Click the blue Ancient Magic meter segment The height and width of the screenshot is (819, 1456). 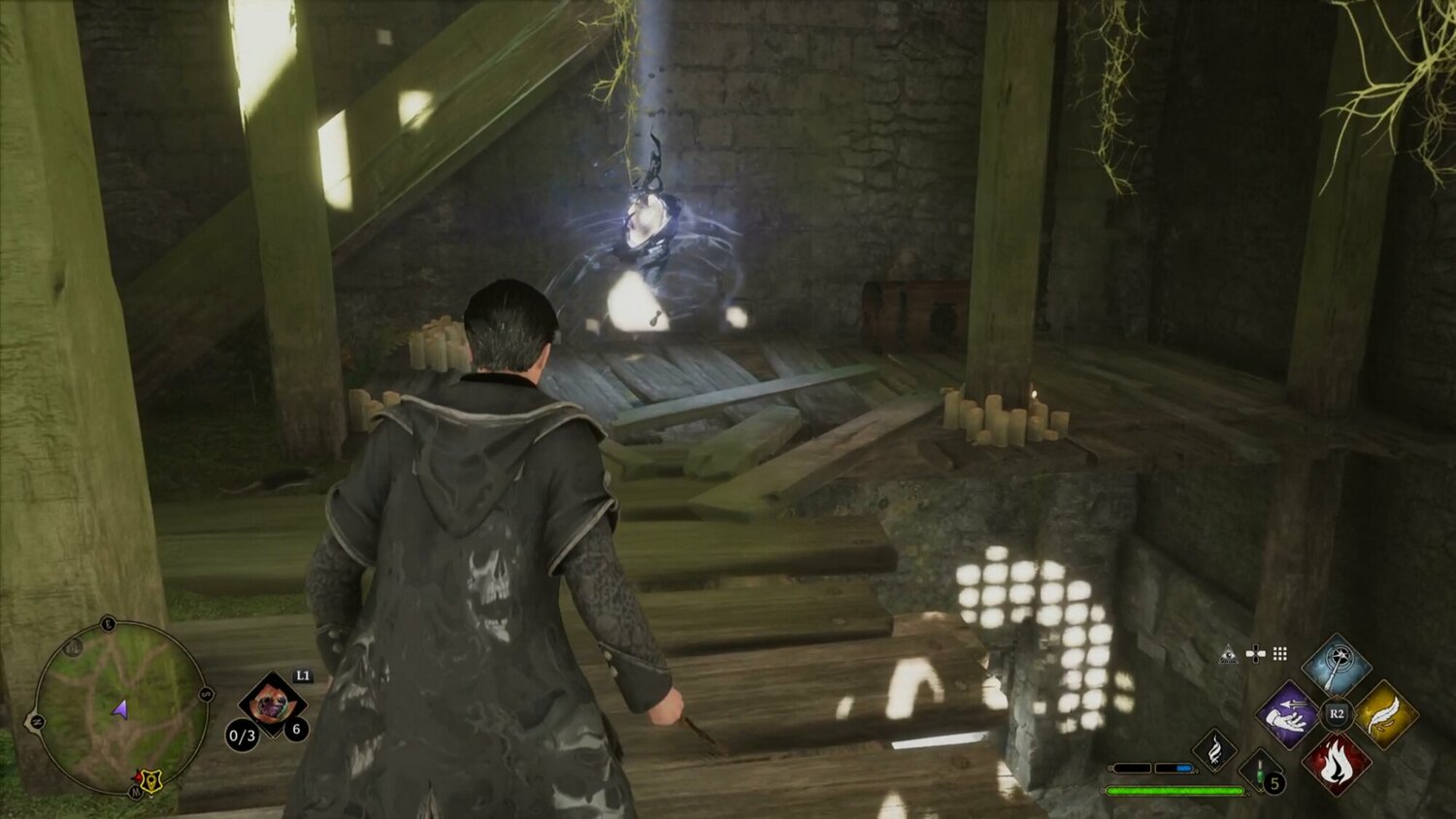pyautogui.click(x=1183, y=768)
